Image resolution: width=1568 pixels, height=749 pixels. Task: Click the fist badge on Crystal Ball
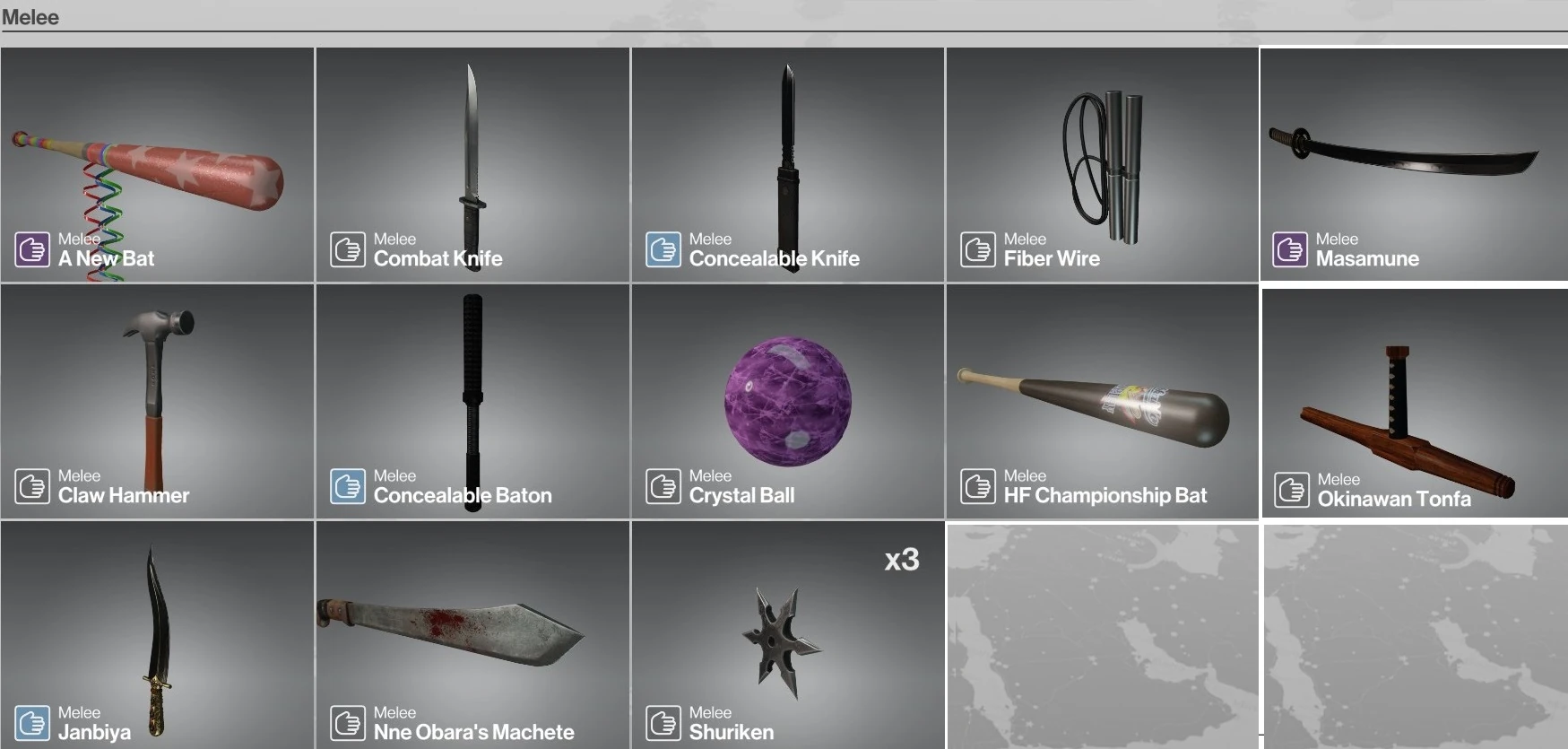point(663,486)
